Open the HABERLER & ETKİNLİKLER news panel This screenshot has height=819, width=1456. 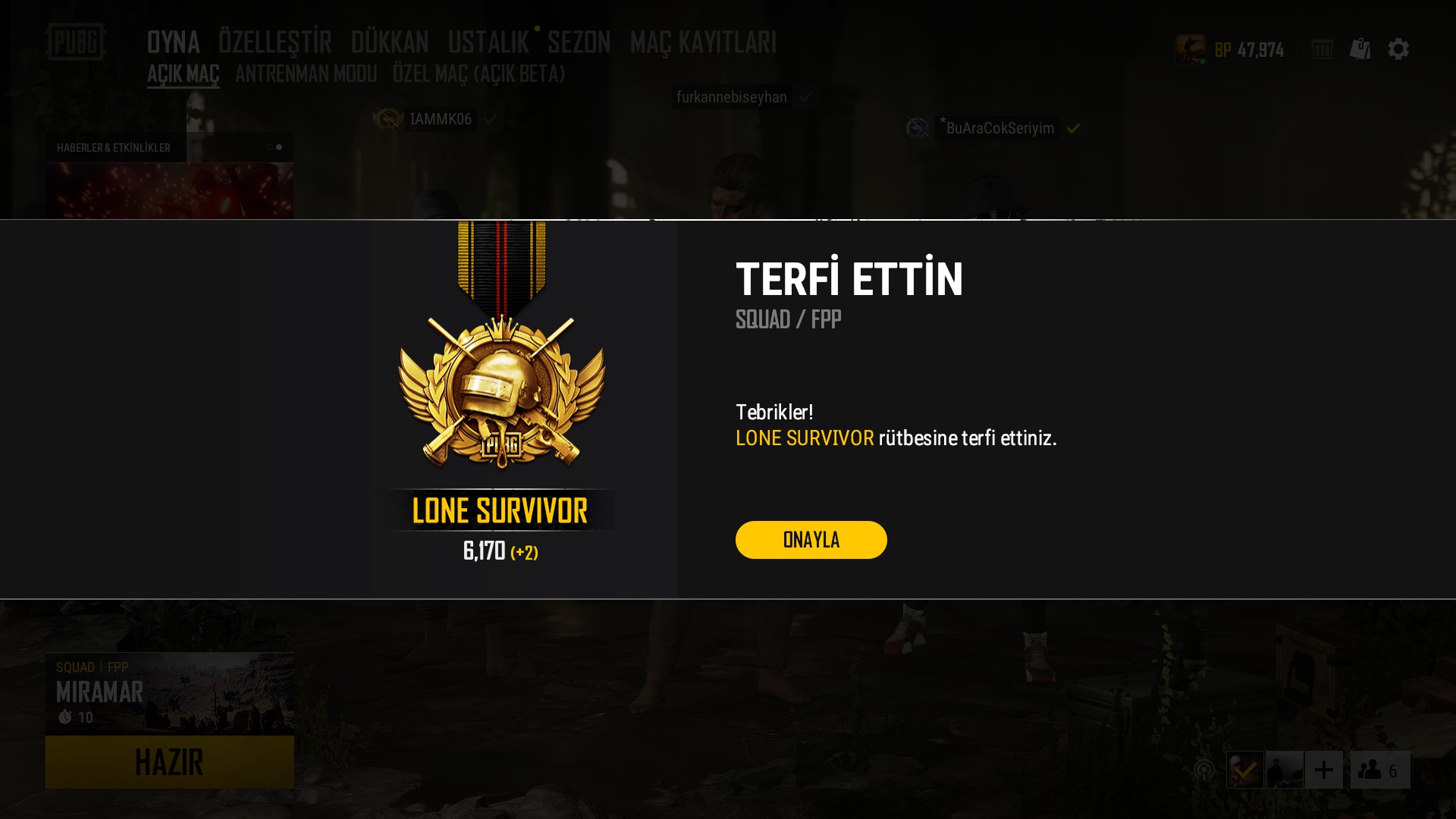(x=114, y=148)
